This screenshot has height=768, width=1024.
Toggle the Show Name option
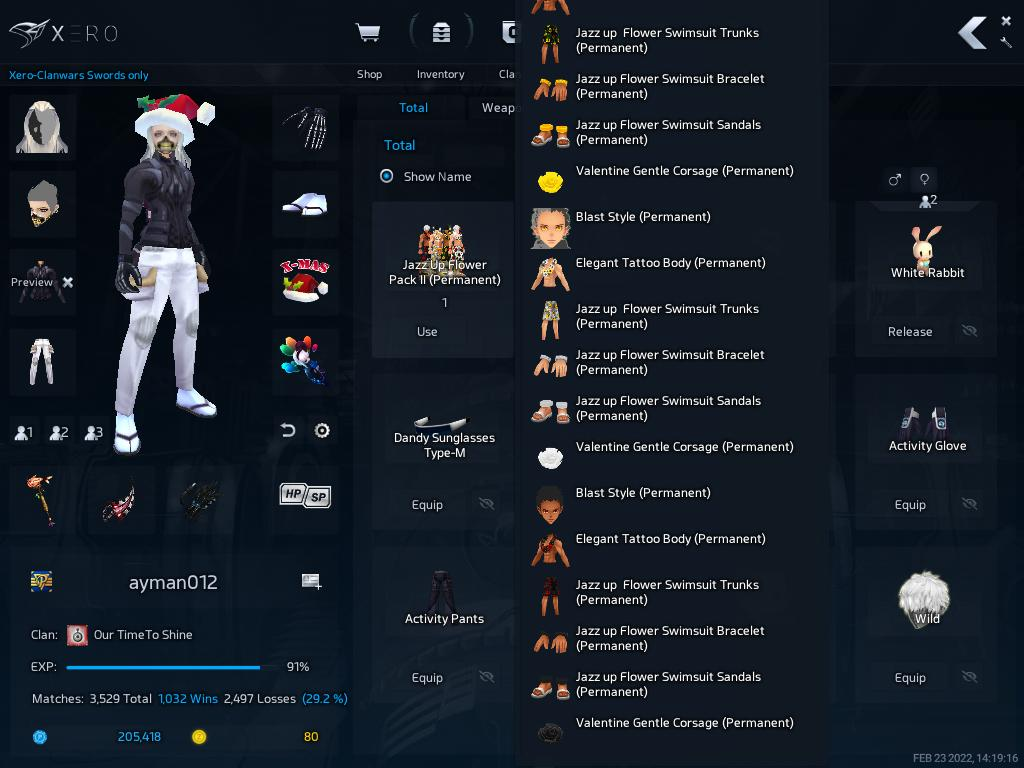point(387,176)
